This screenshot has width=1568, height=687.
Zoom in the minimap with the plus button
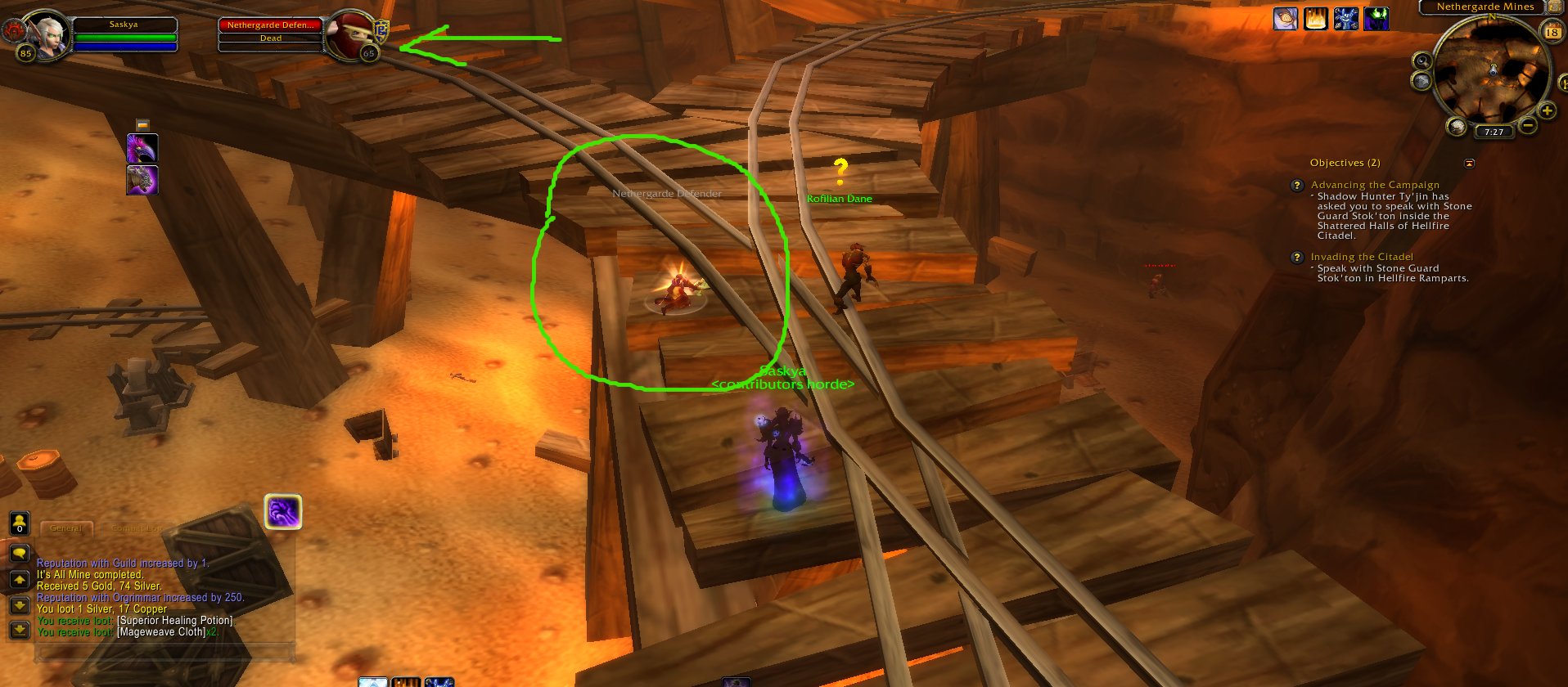pos(1548,109)
